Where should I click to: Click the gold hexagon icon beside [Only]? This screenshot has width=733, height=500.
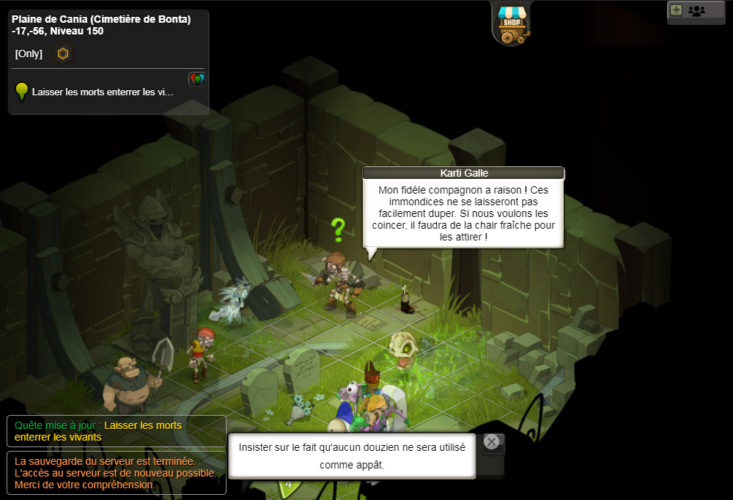(63, 53)
